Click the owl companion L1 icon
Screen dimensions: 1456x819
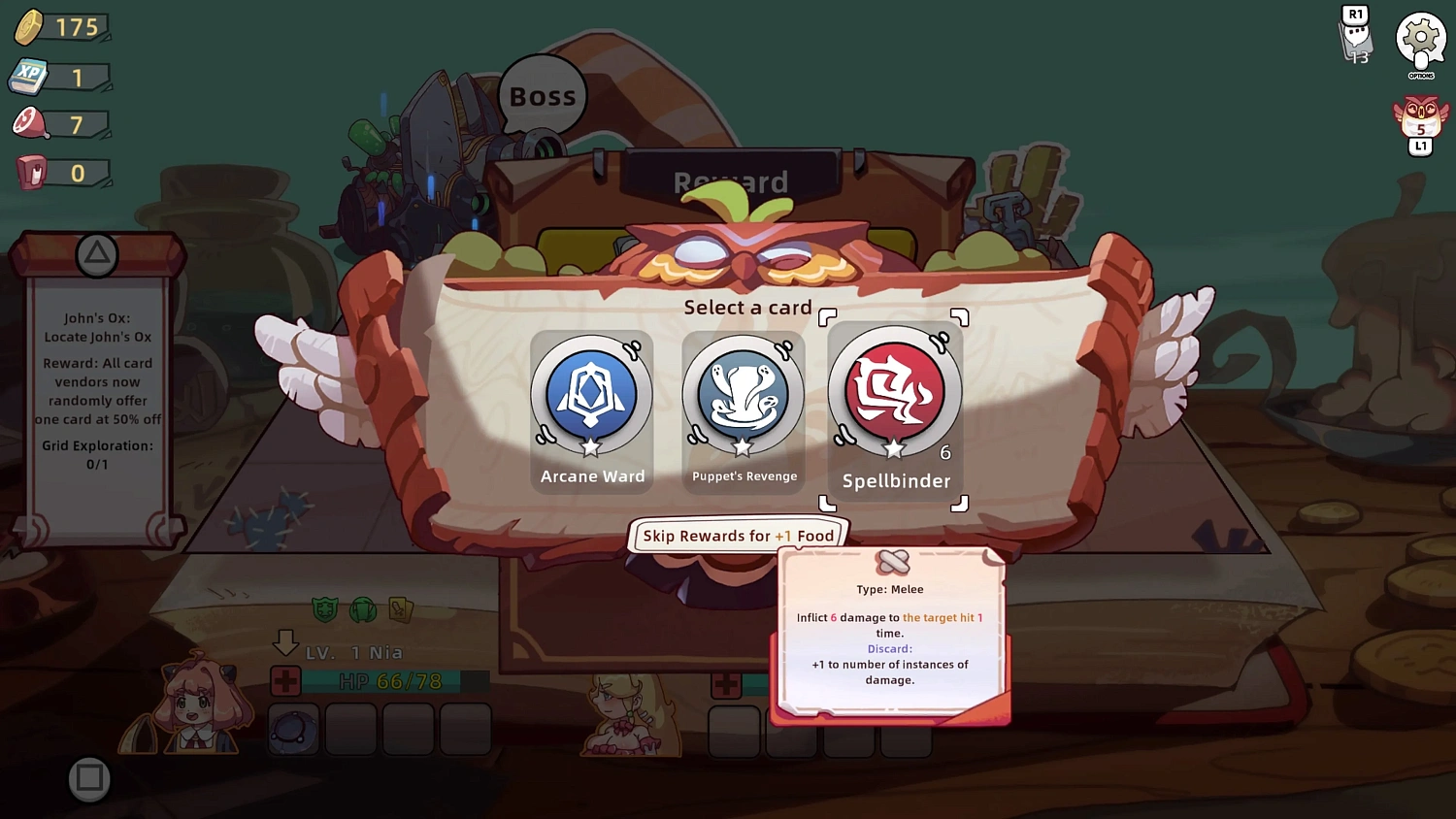(1420, 124)
